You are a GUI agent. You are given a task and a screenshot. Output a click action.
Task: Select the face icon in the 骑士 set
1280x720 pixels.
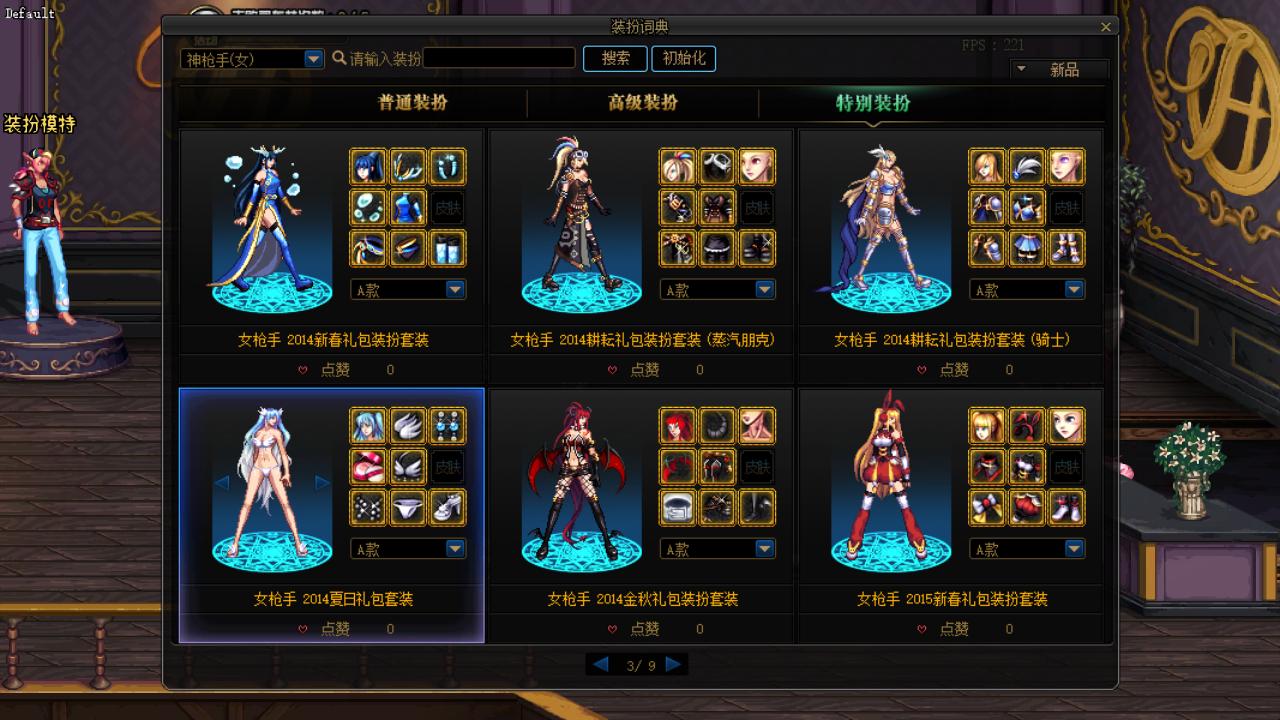[x=1067, y=167]
